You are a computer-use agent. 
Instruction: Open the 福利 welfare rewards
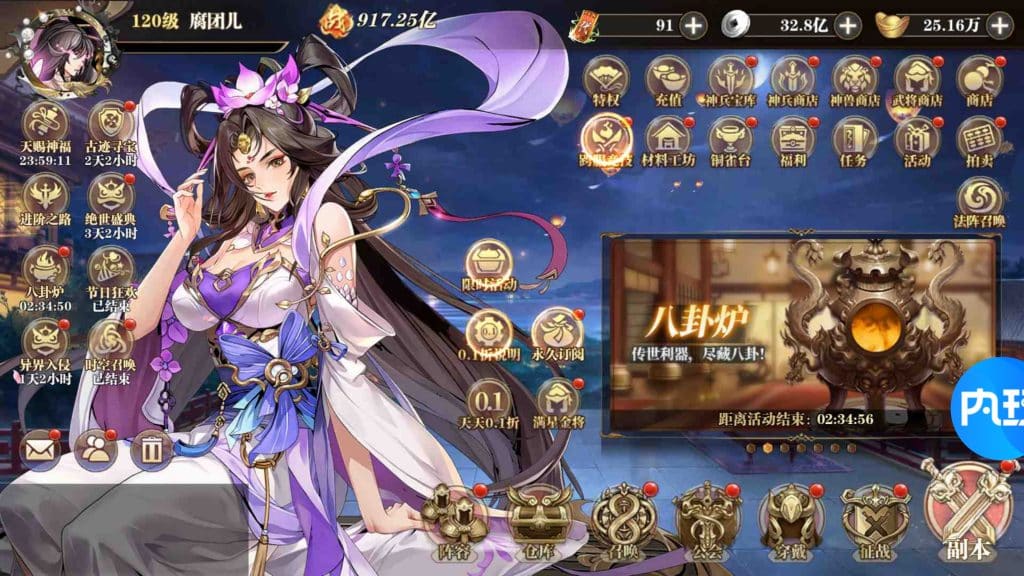[793, 138]
